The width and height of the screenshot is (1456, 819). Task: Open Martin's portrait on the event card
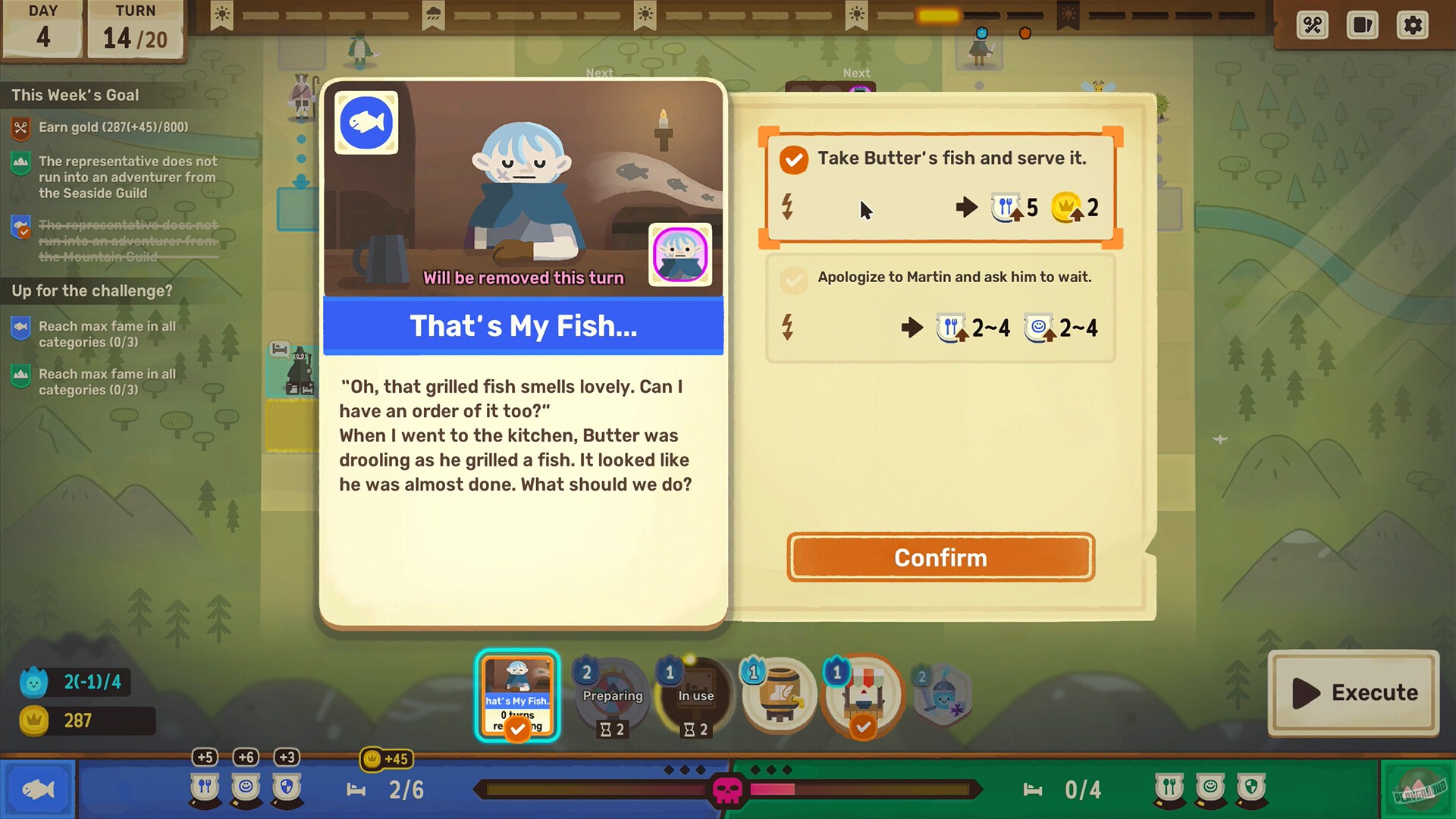(680, 256)
